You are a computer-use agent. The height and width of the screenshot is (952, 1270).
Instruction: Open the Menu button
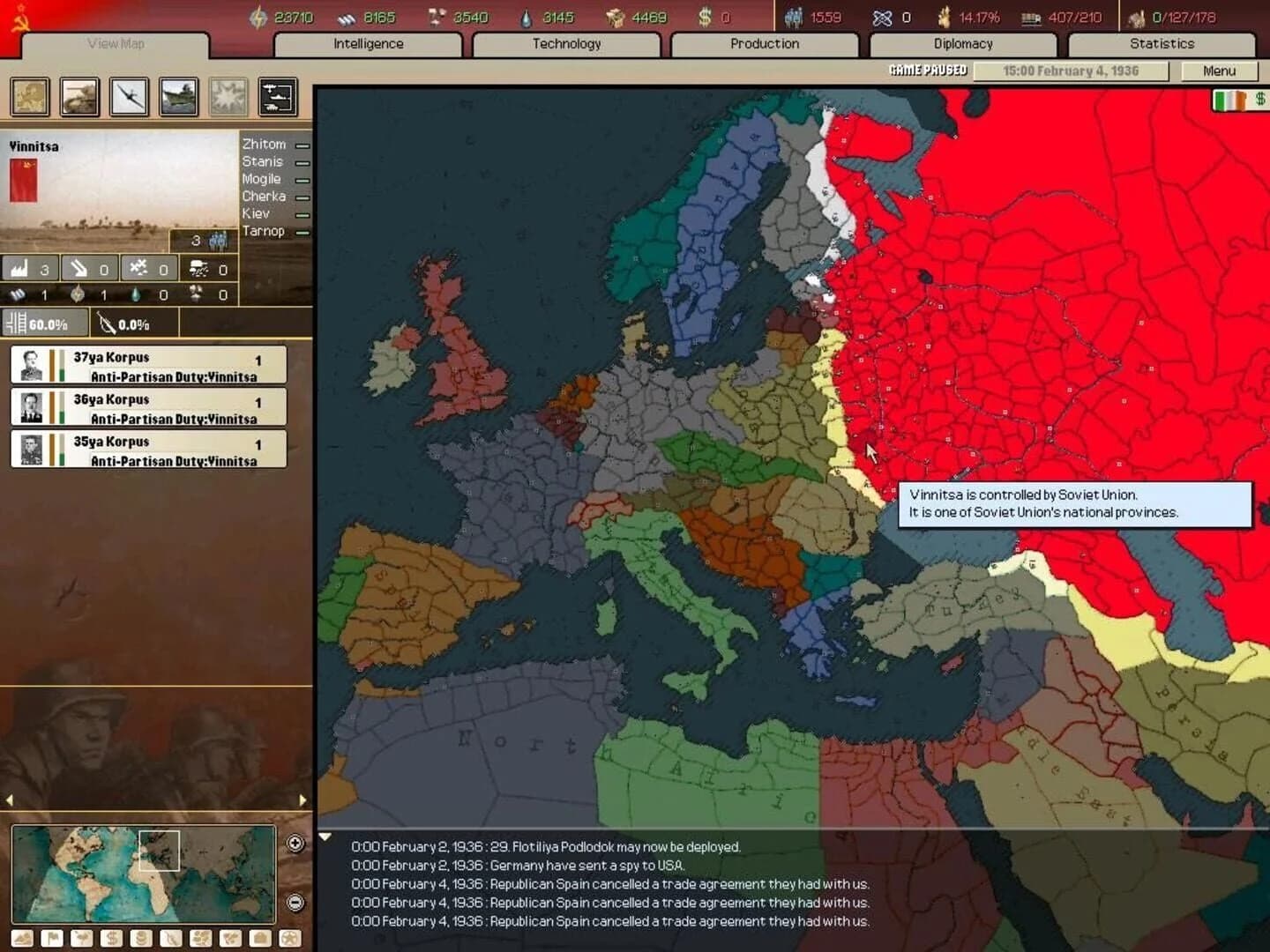(1221, 71)
